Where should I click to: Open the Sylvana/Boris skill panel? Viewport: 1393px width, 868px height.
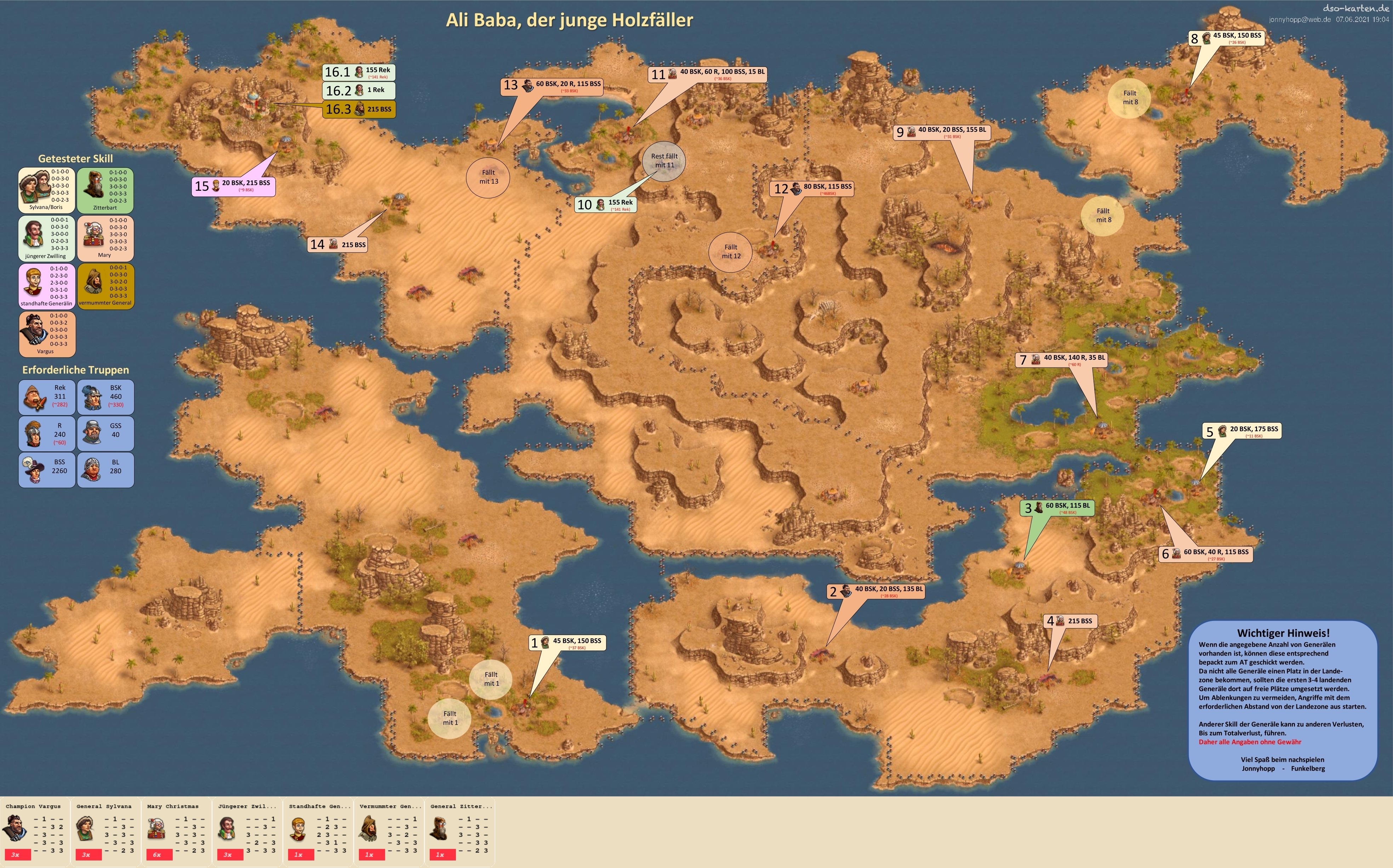[x=46, y=190]
